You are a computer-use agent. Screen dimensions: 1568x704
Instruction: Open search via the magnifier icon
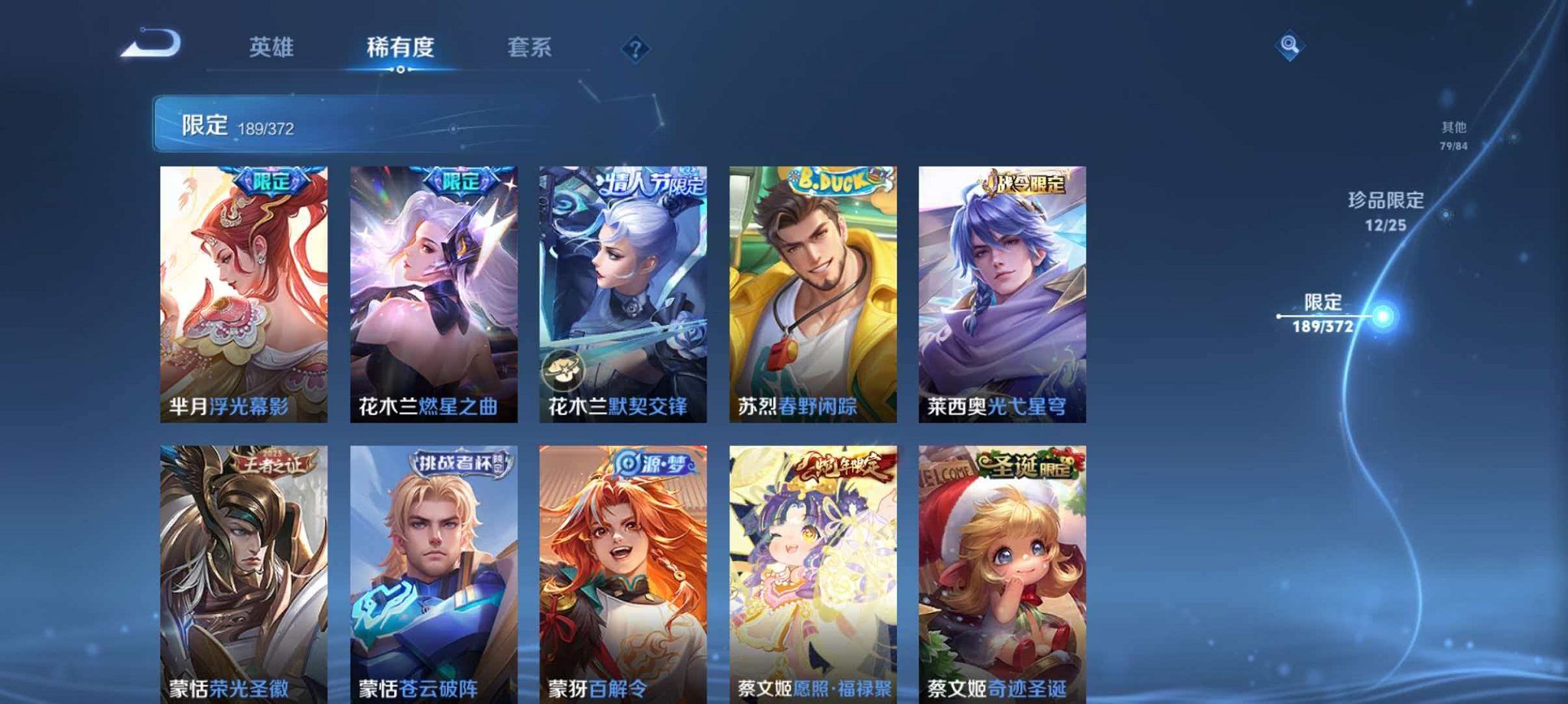1289,46
